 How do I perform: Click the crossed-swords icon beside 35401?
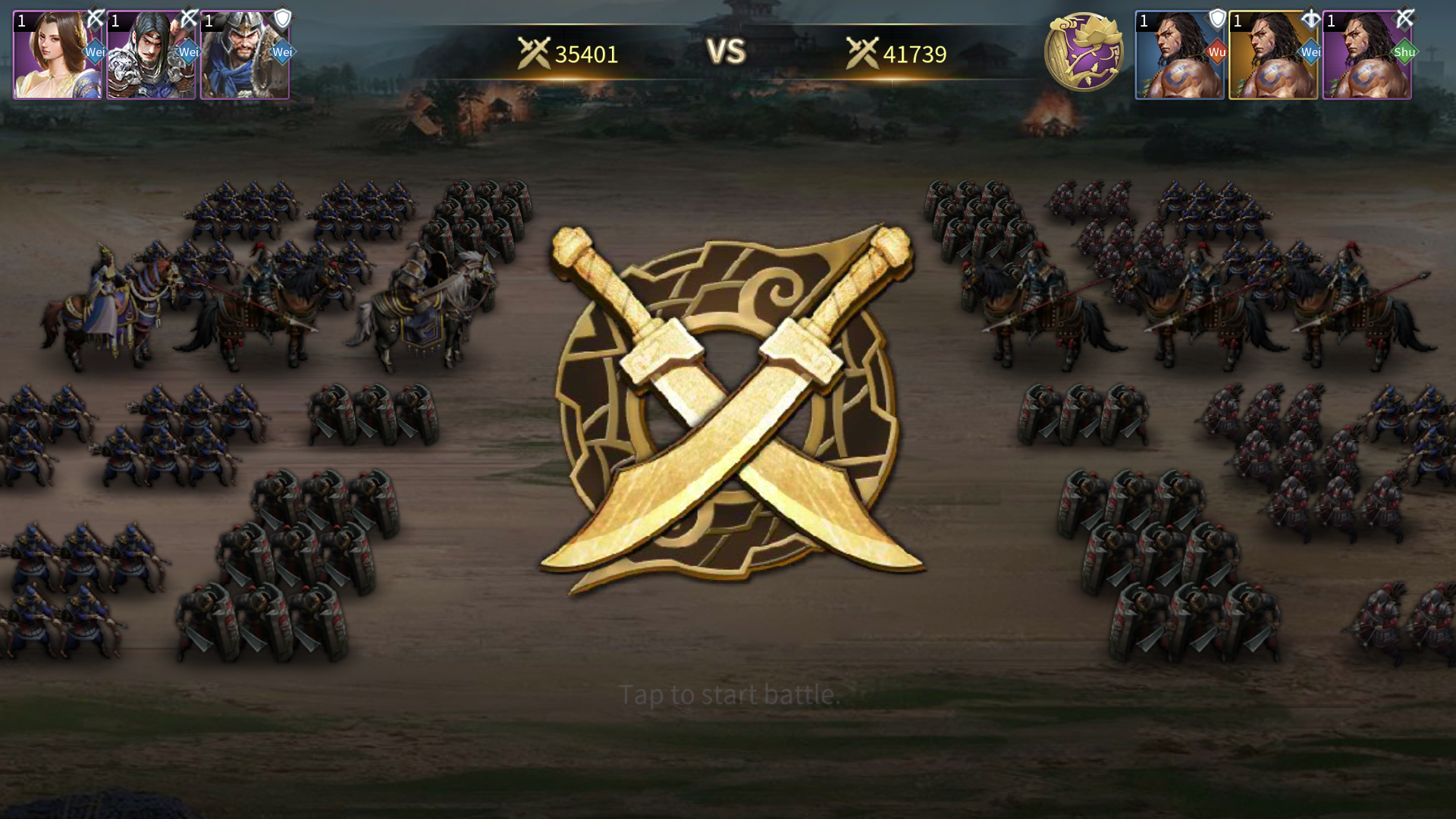(532, 53)
